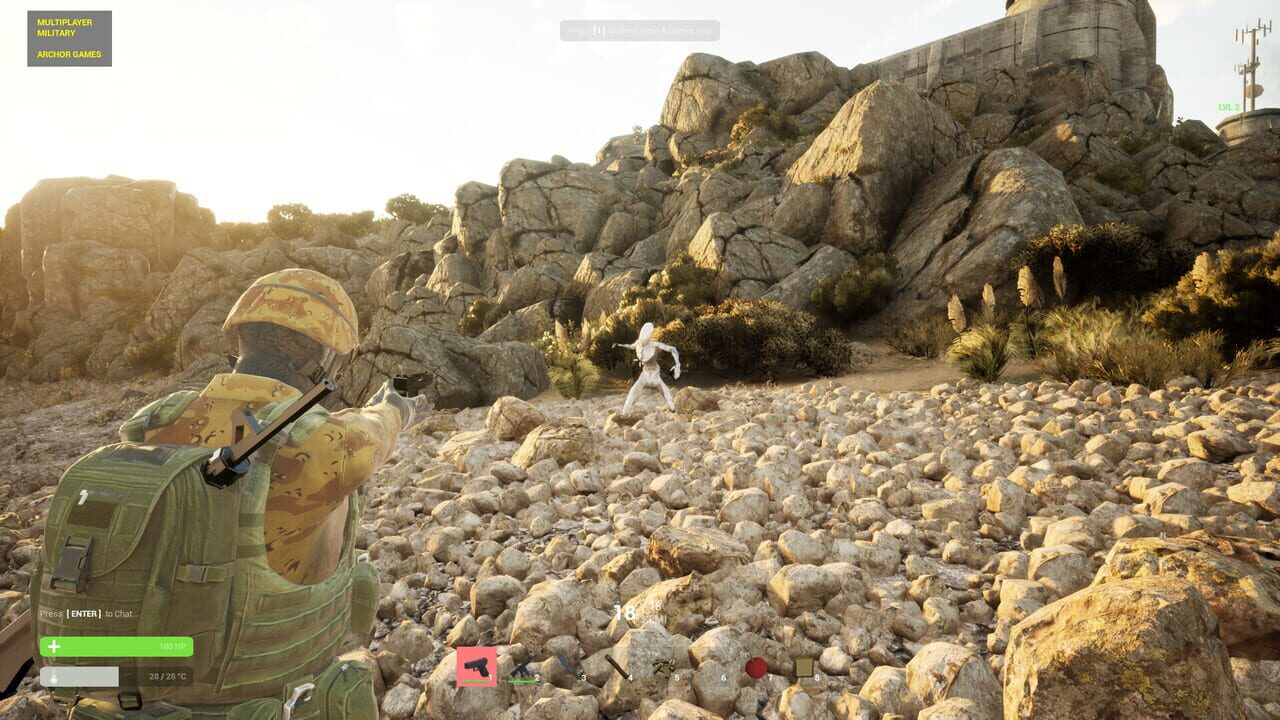Toggle the Input & Server info banner
The height and width of the screenshot is (720, 1280).
640,29
